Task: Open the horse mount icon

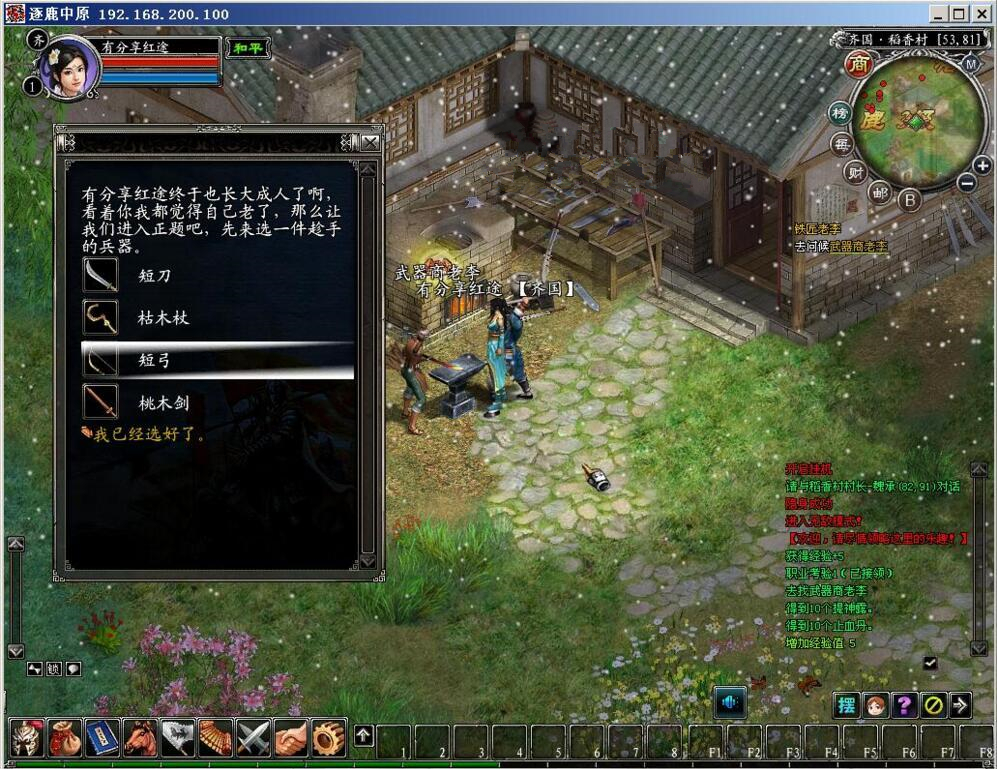Action: pyautogui.click(x=140, y=738)
